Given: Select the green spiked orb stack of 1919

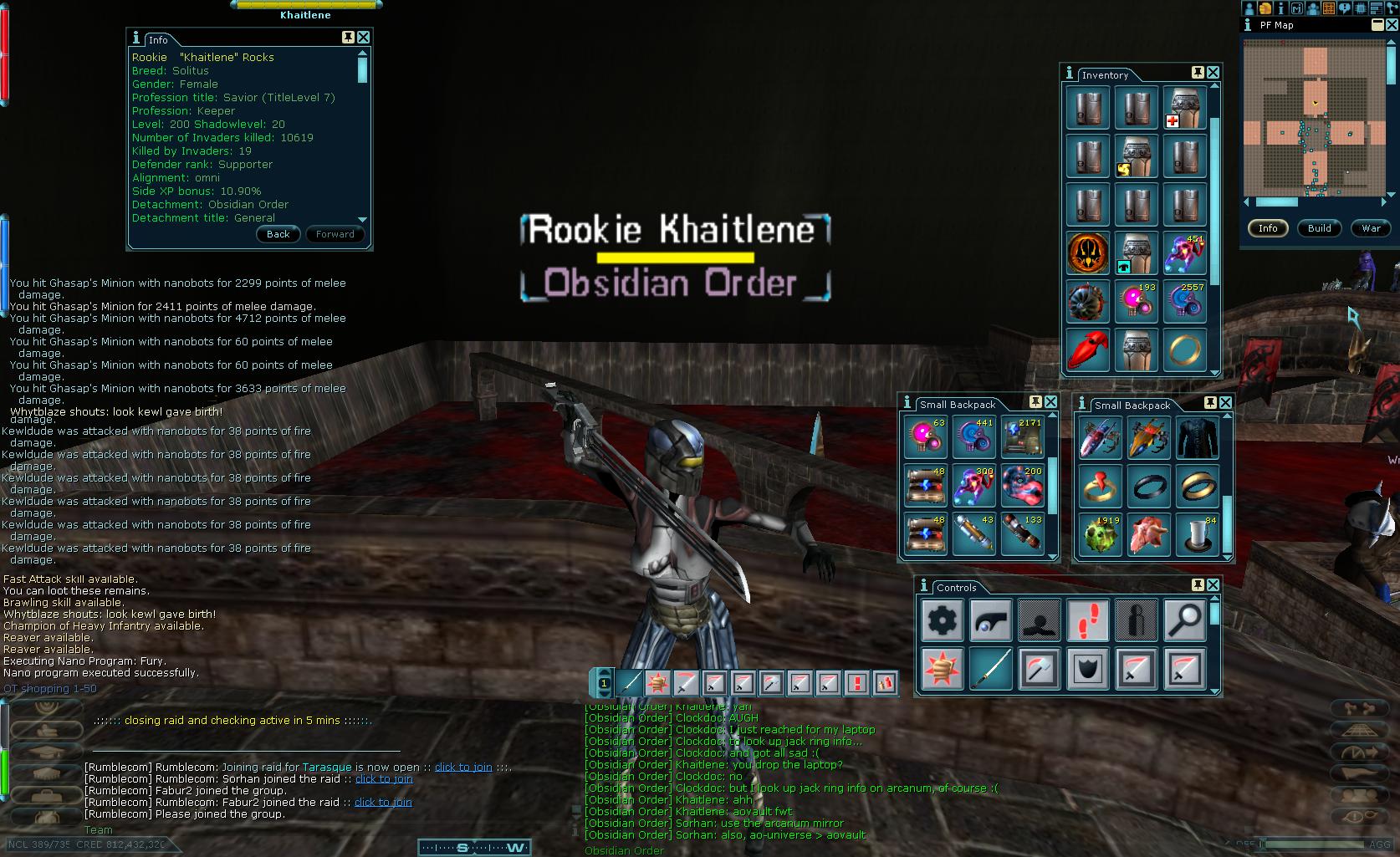Looking at the screenshot, I should point(1100,533).
